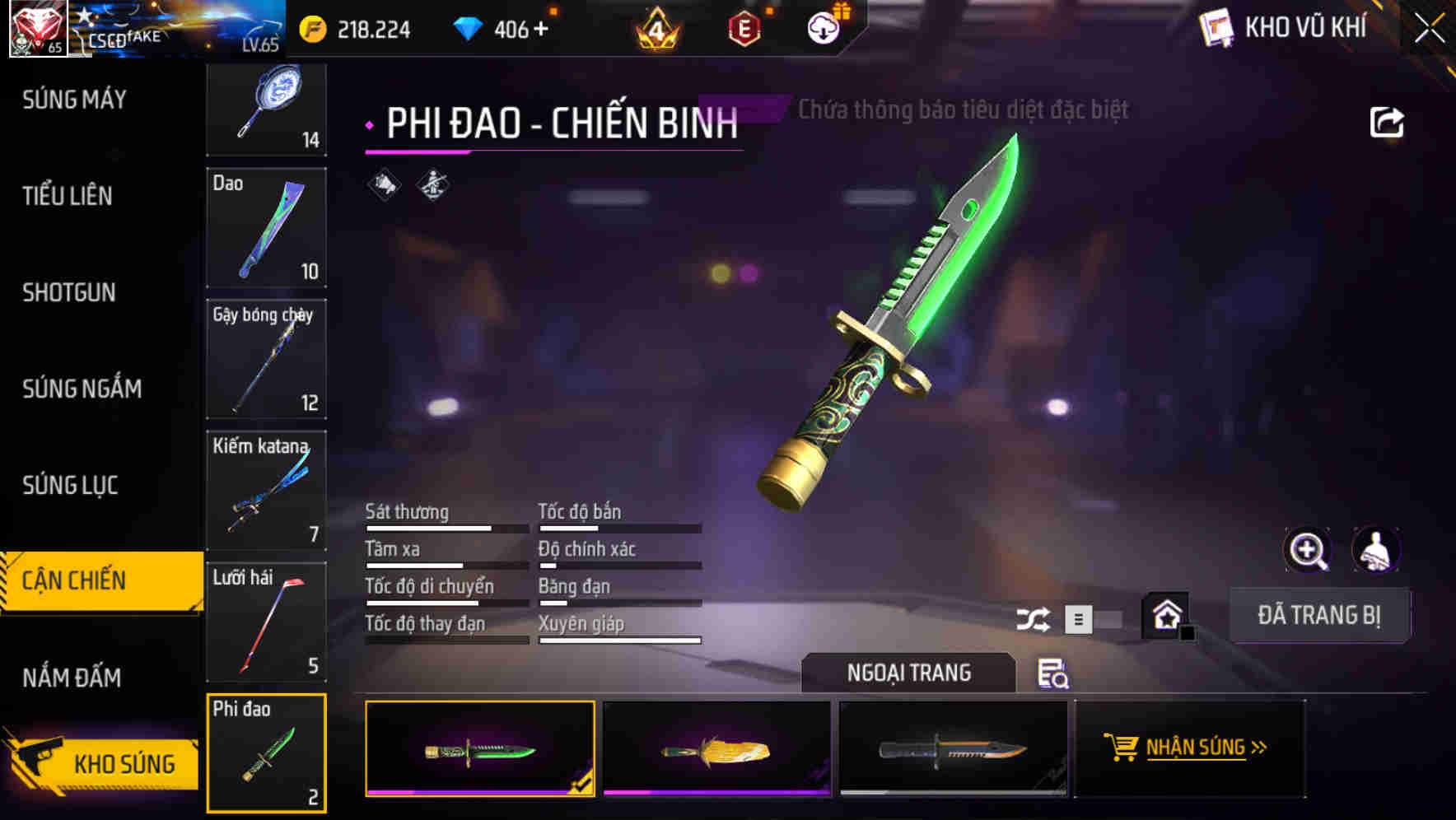The image size is (1456, 820).
Task: Toggle the shuffle skins option
Action: coord(1034,617)
